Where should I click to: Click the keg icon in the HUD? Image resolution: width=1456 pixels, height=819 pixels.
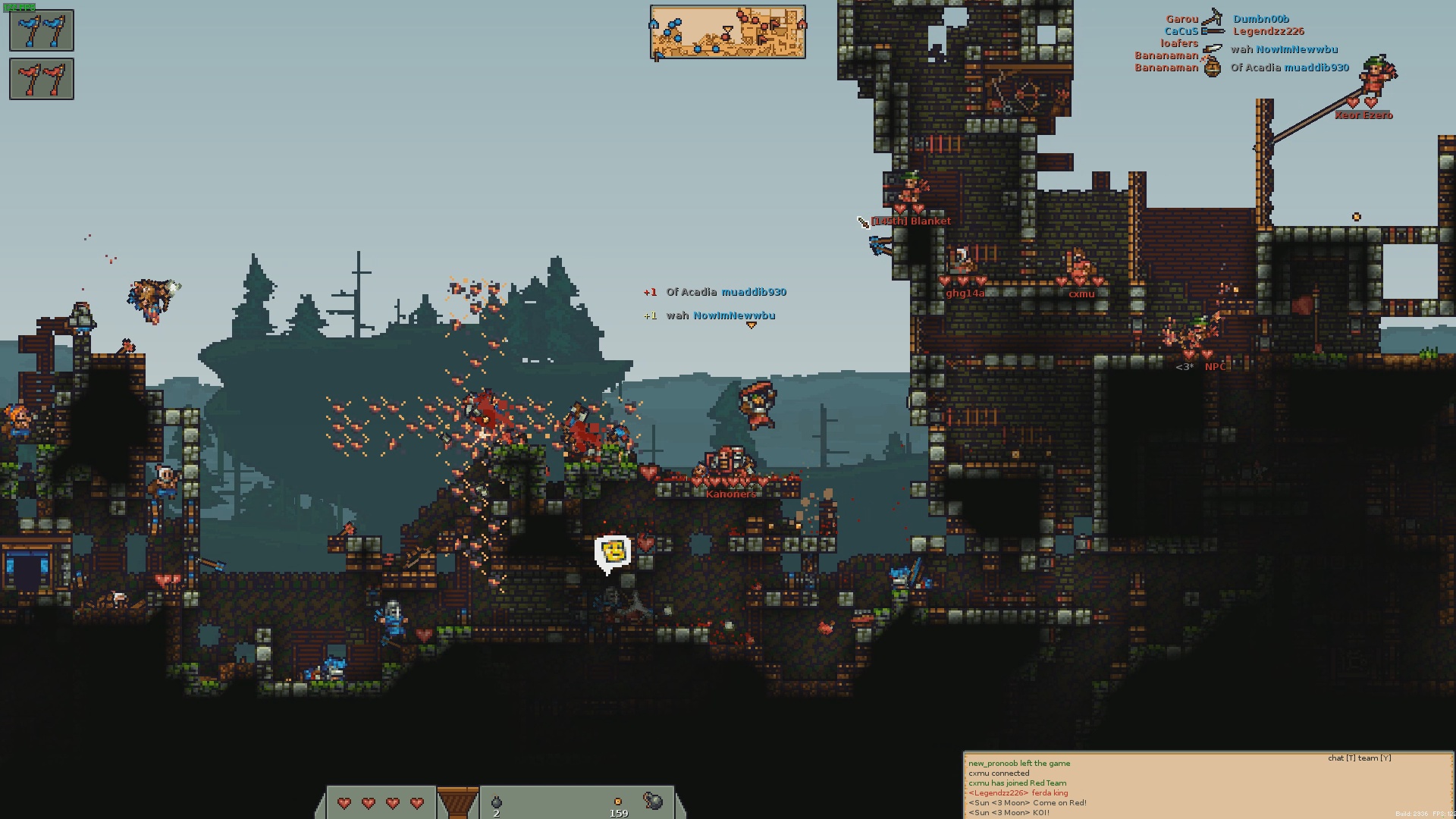click(x=652, y=801)
